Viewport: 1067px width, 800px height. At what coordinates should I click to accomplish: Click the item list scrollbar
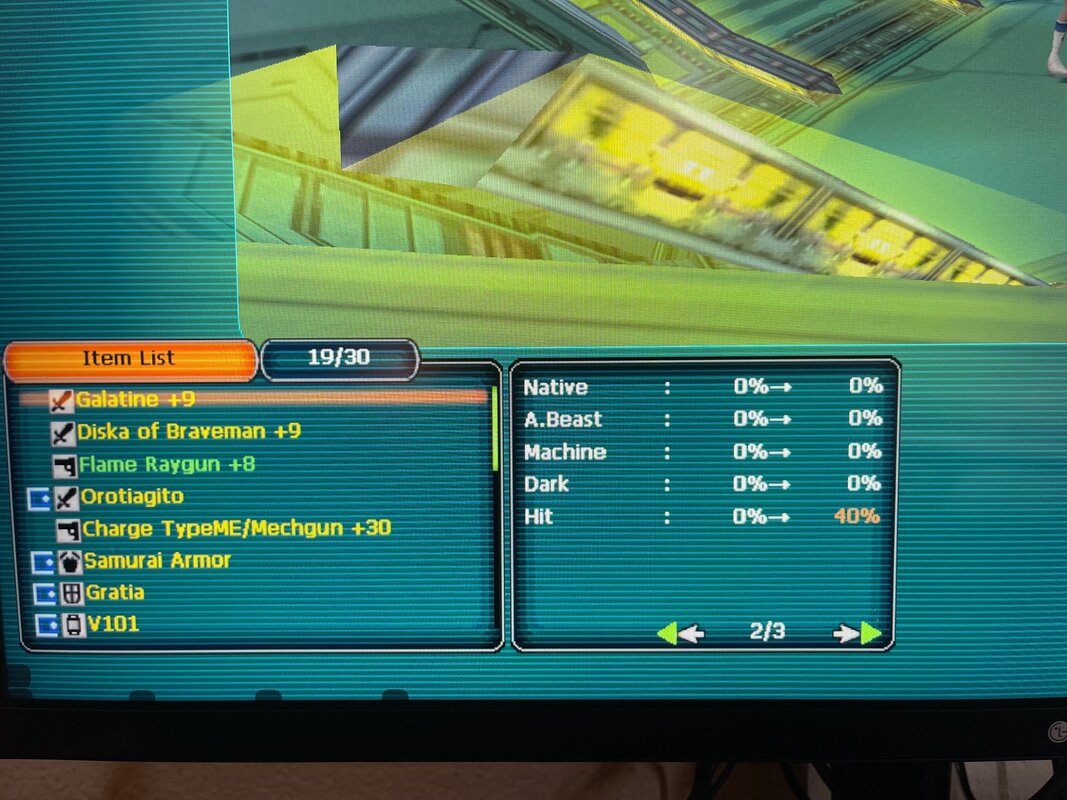pyautogui.click(x=493, y=430)
